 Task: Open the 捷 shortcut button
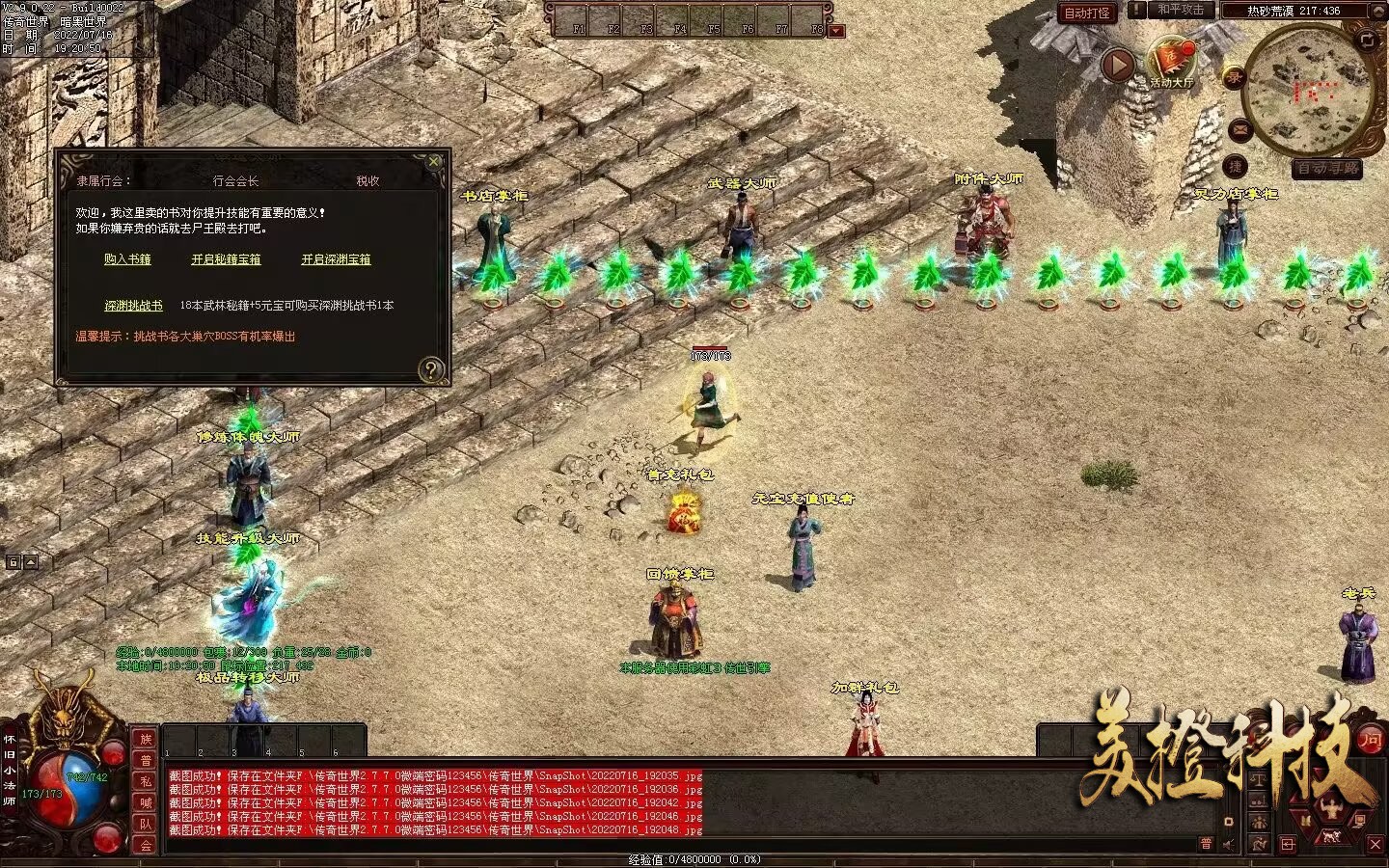pyautogui.click(x=1235, y=166)
